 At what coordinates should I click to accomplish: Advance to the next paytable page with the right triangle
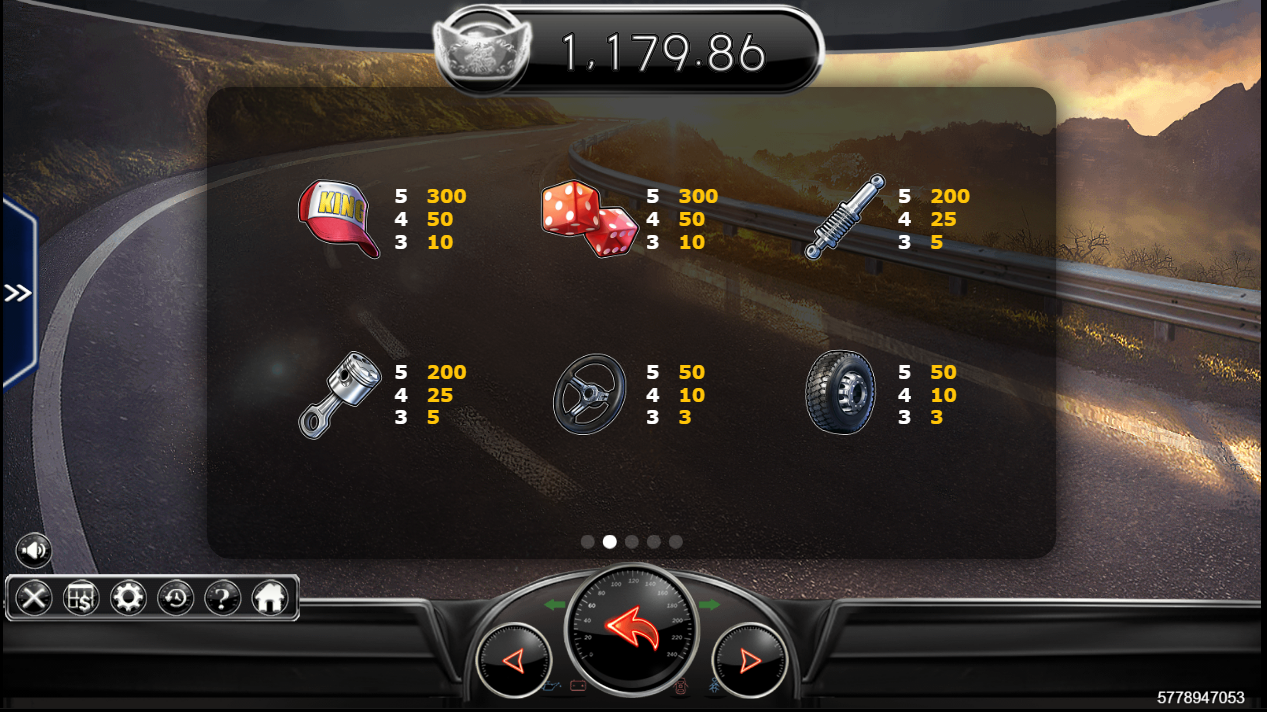point(750,660)
